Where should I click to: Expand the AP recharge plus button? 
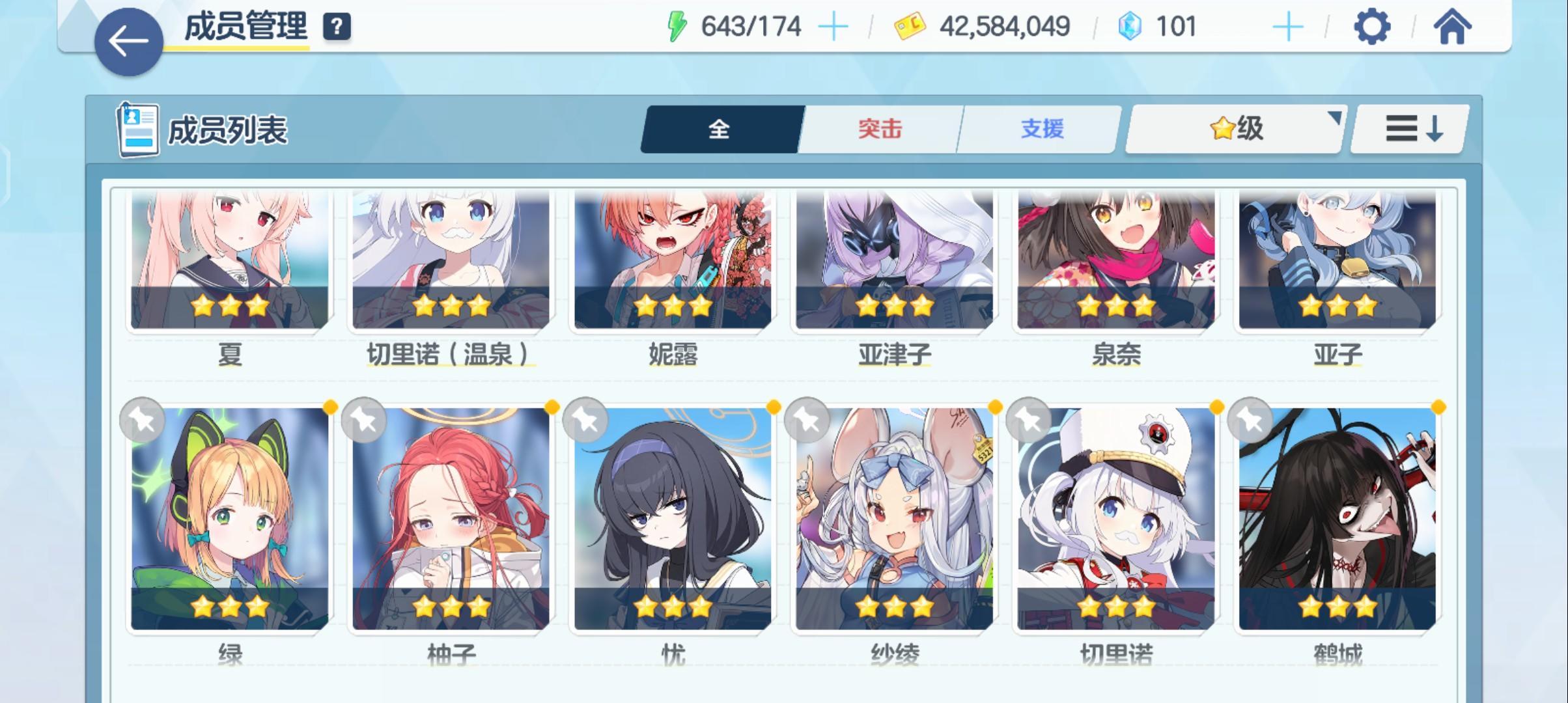pyautogui.click(x=835, y=26)
